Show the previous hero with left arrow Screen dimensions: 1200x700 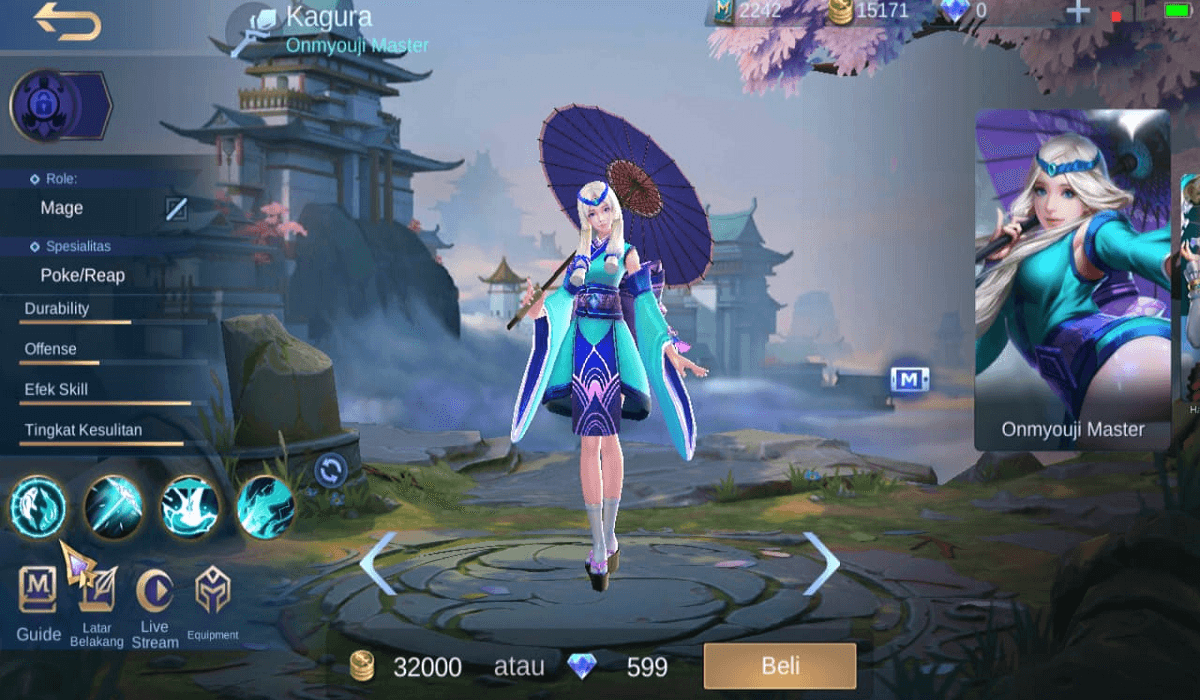coord(378,563)
